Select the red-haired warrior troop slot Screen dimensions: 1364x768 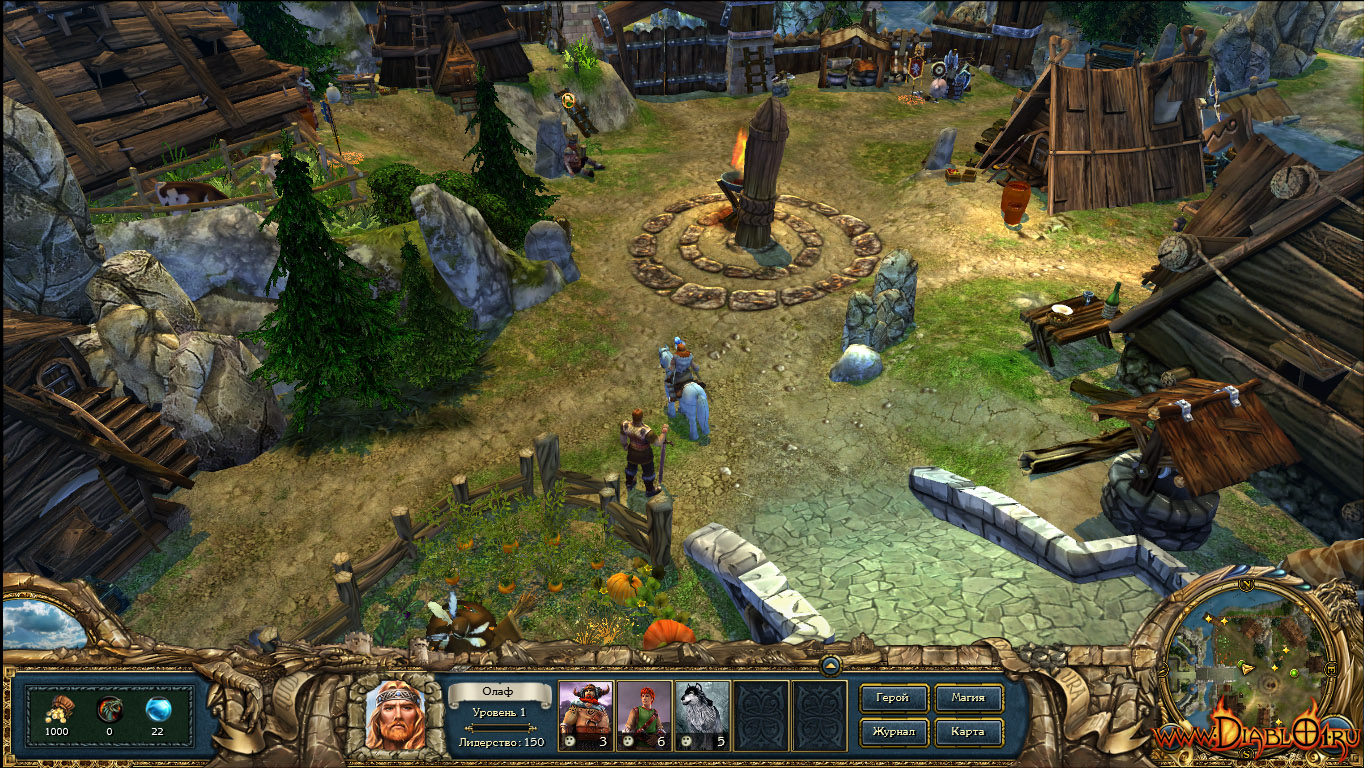(x=643, y=715)
